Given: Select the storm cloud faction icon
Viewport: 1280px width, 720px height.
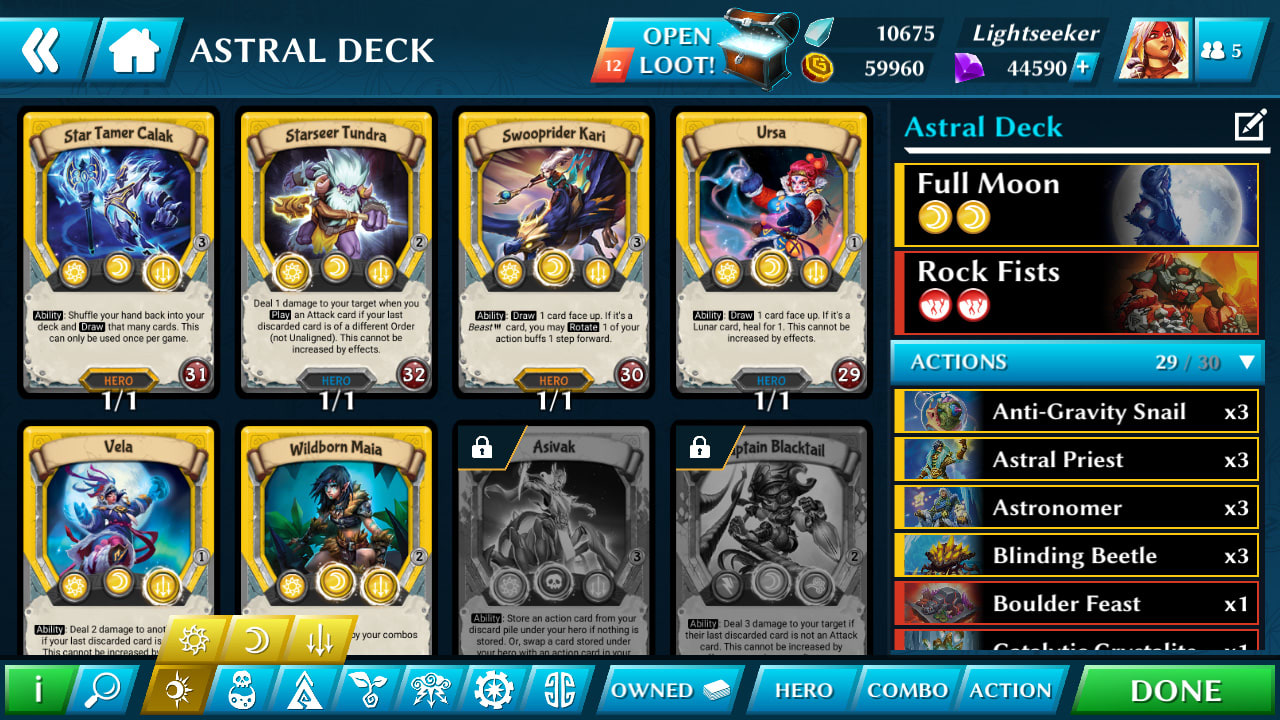Looking at the screenshot, I should pos(433,689).
